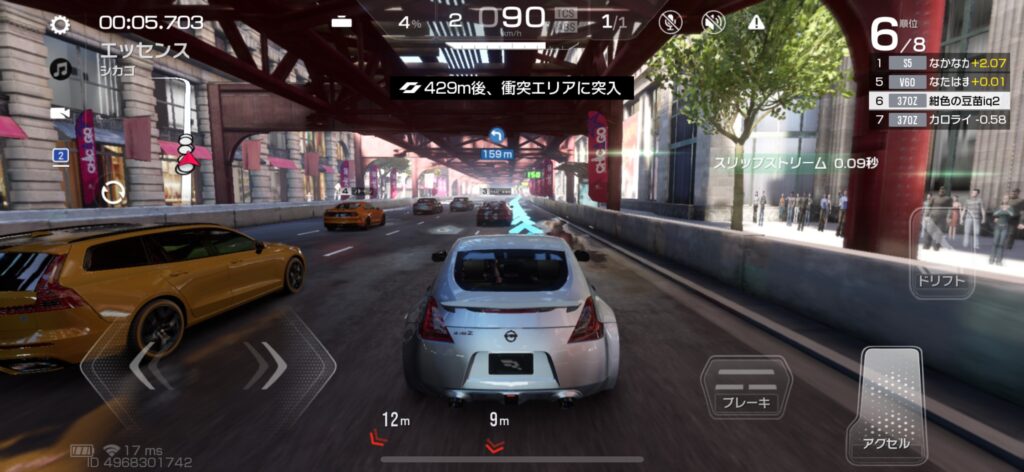1024x472 pixels.
Task: Toggle the muted microphone icon
Action: coord(672,22)
